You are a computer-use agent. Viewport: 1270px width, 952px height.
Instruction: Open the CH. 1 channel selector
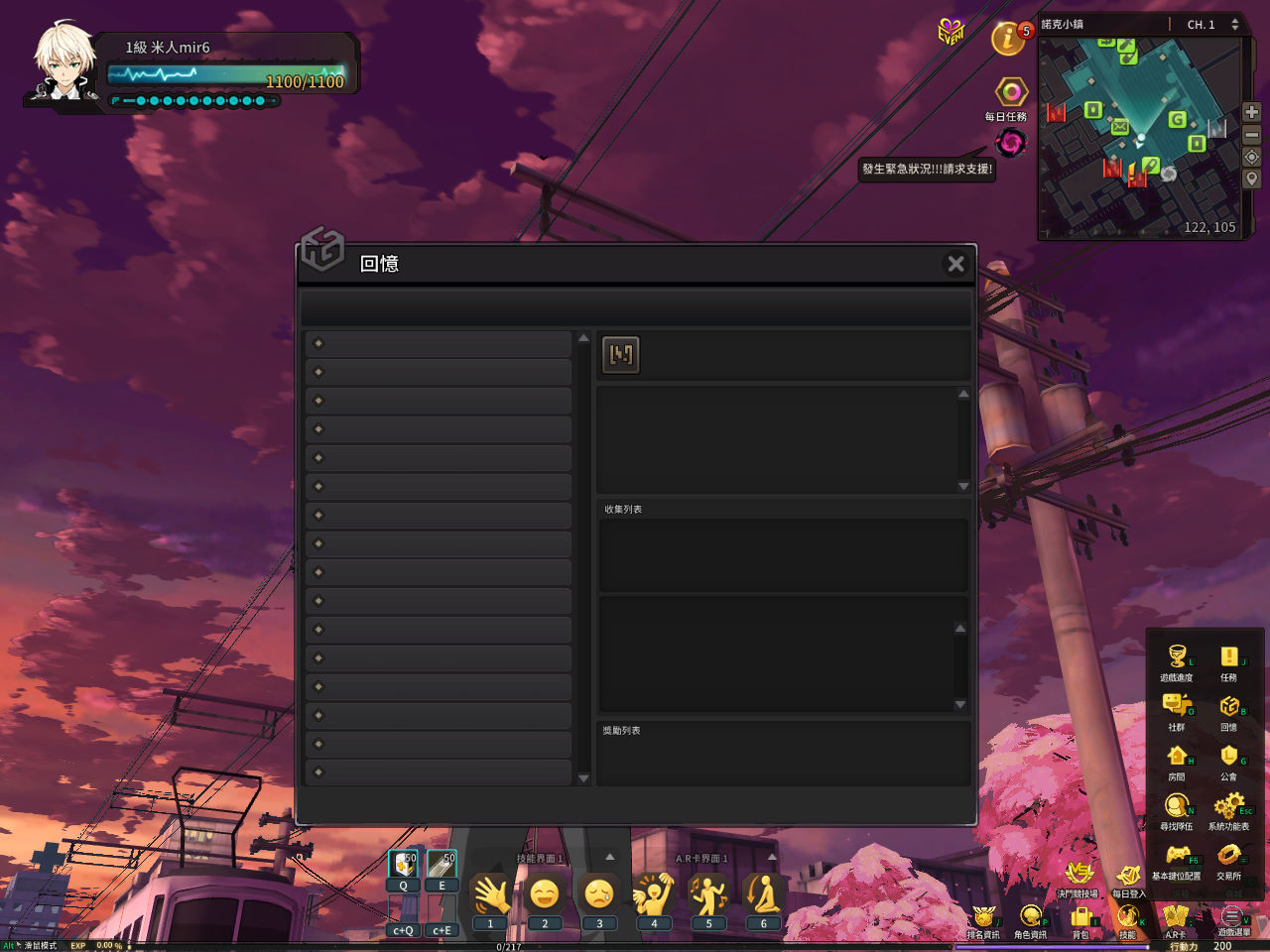pos(1211,25)
